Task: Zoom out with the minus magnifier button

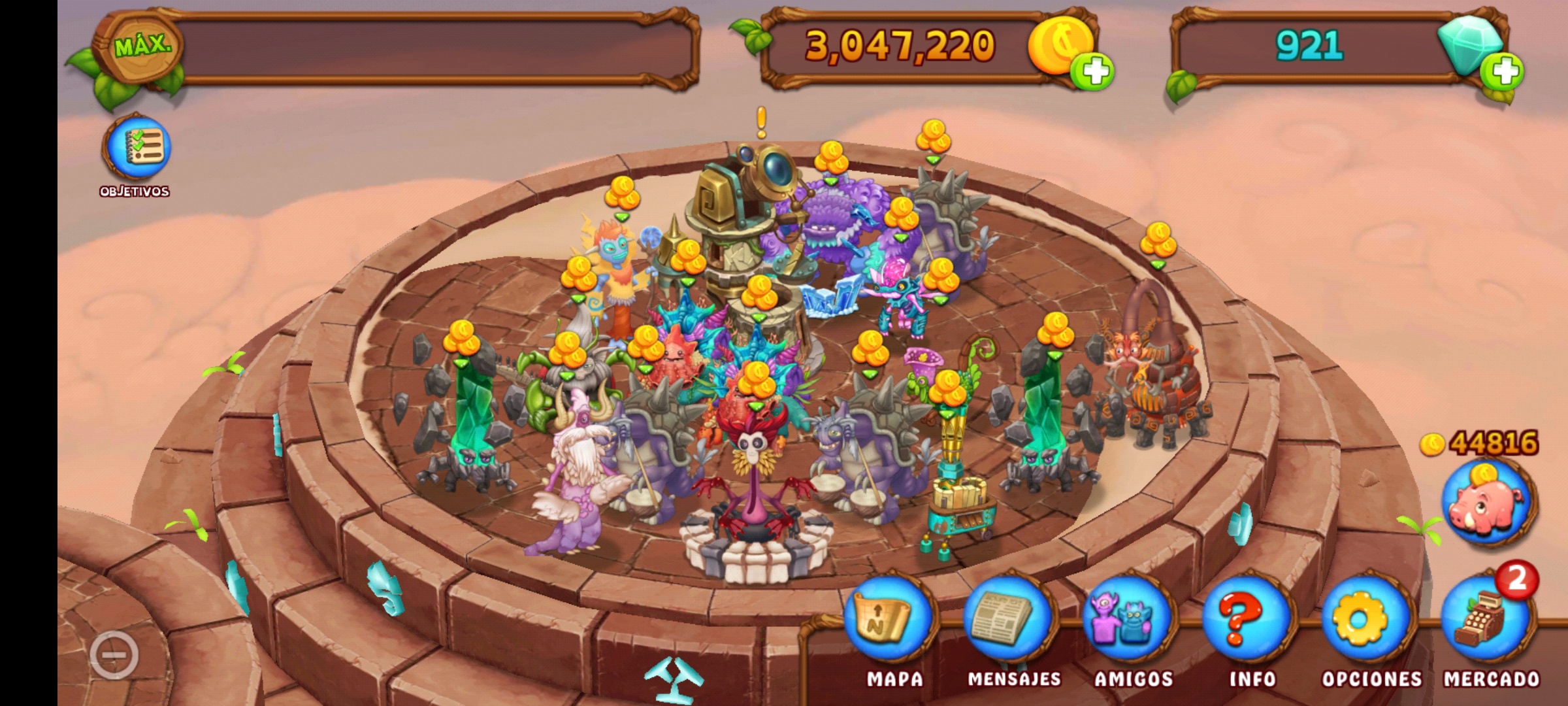Action: pos(114,654)
